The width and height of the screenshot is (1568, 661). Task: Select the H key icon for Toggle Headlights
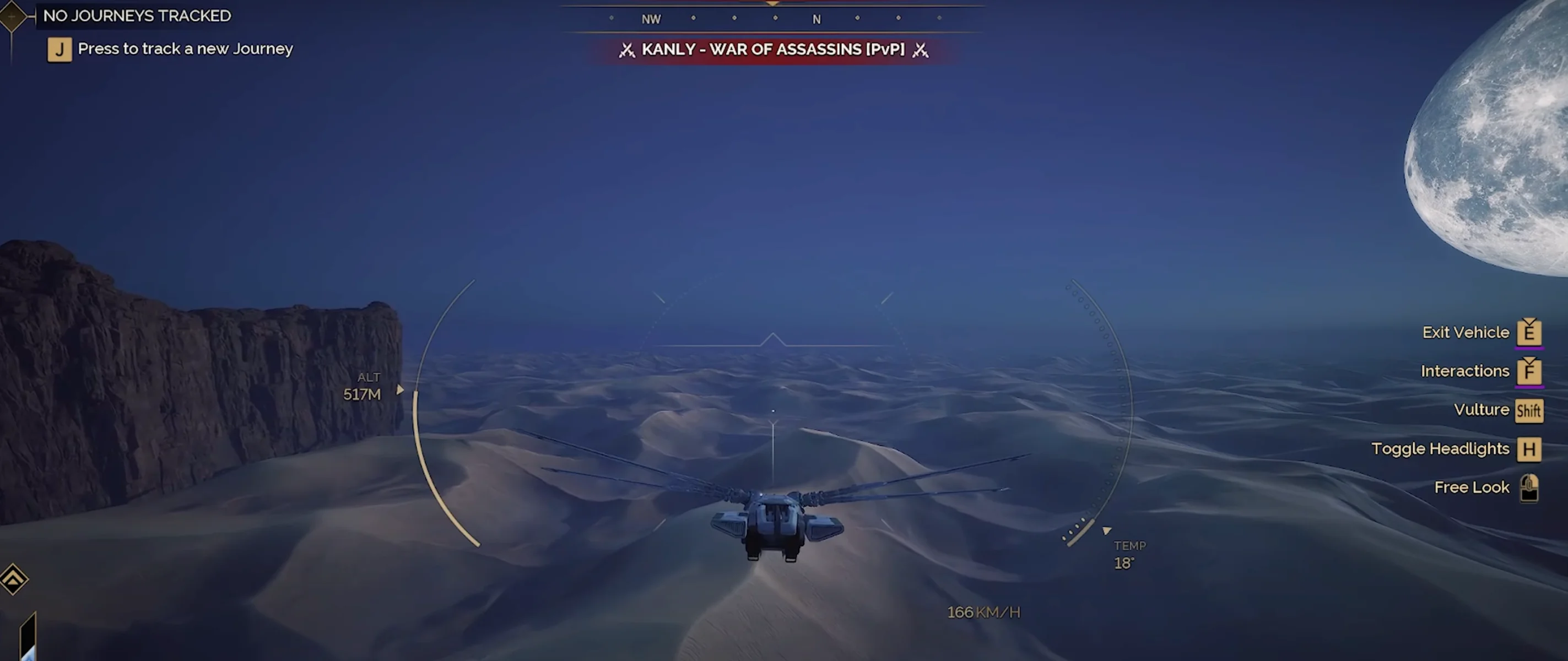pos(1529,449)
